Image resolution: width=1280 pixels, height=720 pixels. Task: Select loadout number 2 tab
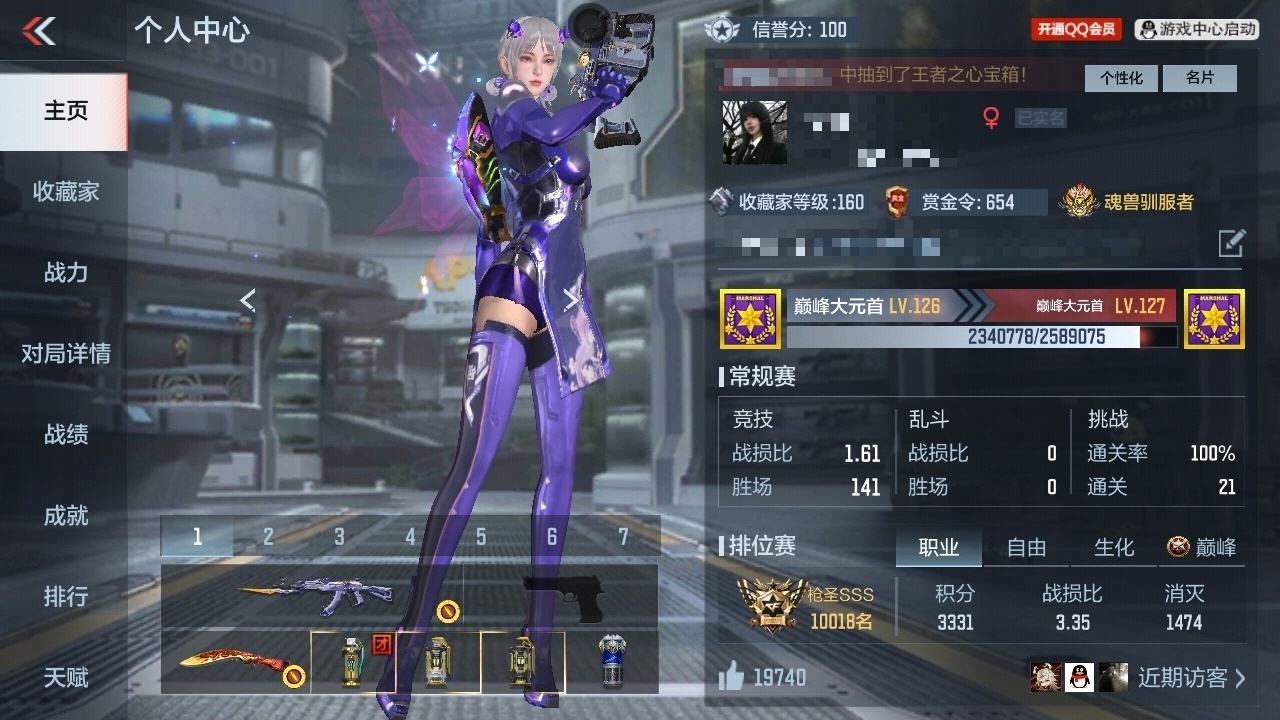click(268, 537)
